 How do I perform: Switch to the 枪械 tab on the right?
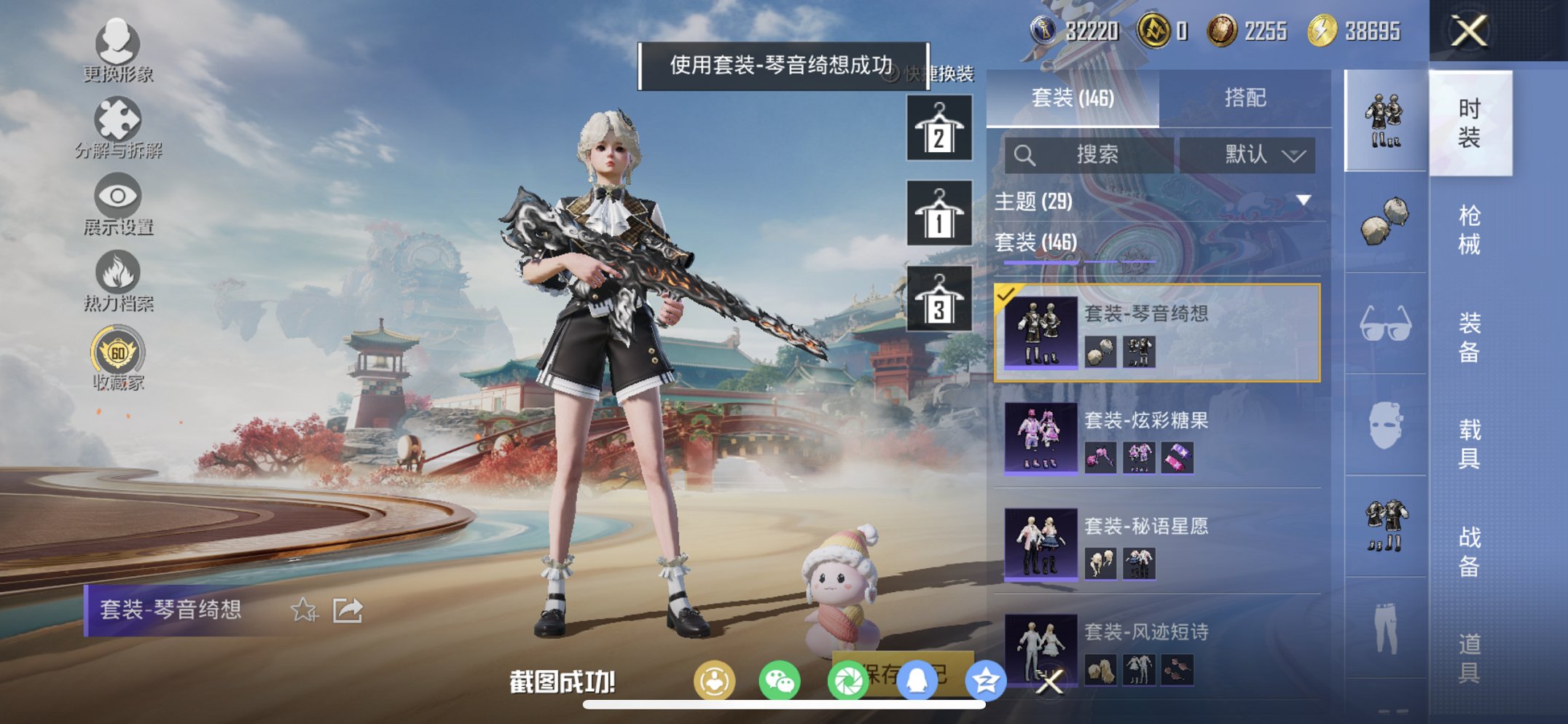pyautogui.click(x=1470, y=227)
